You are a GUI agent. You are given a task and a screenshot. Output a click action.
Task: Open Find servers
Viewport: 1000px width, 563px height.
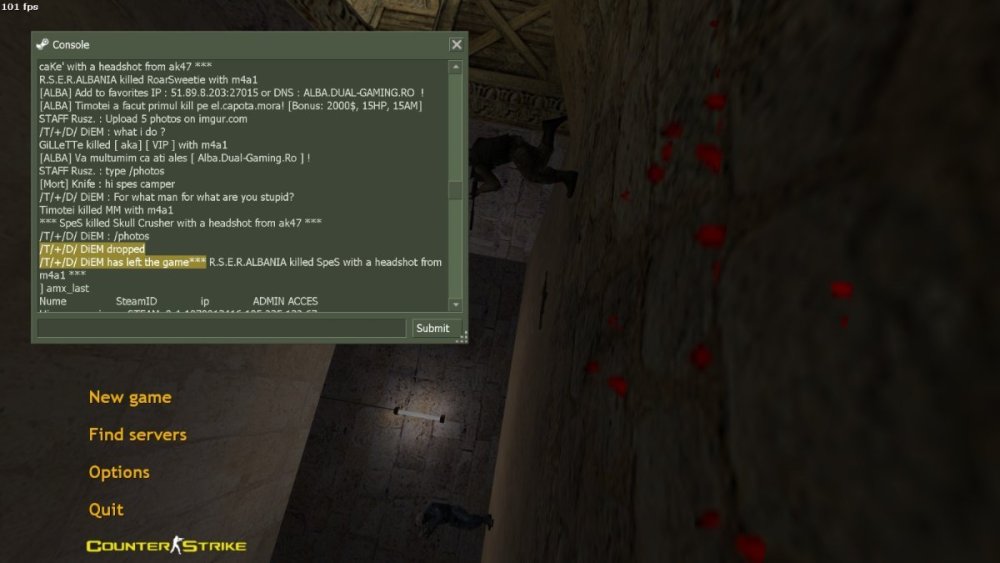(137, 434)
